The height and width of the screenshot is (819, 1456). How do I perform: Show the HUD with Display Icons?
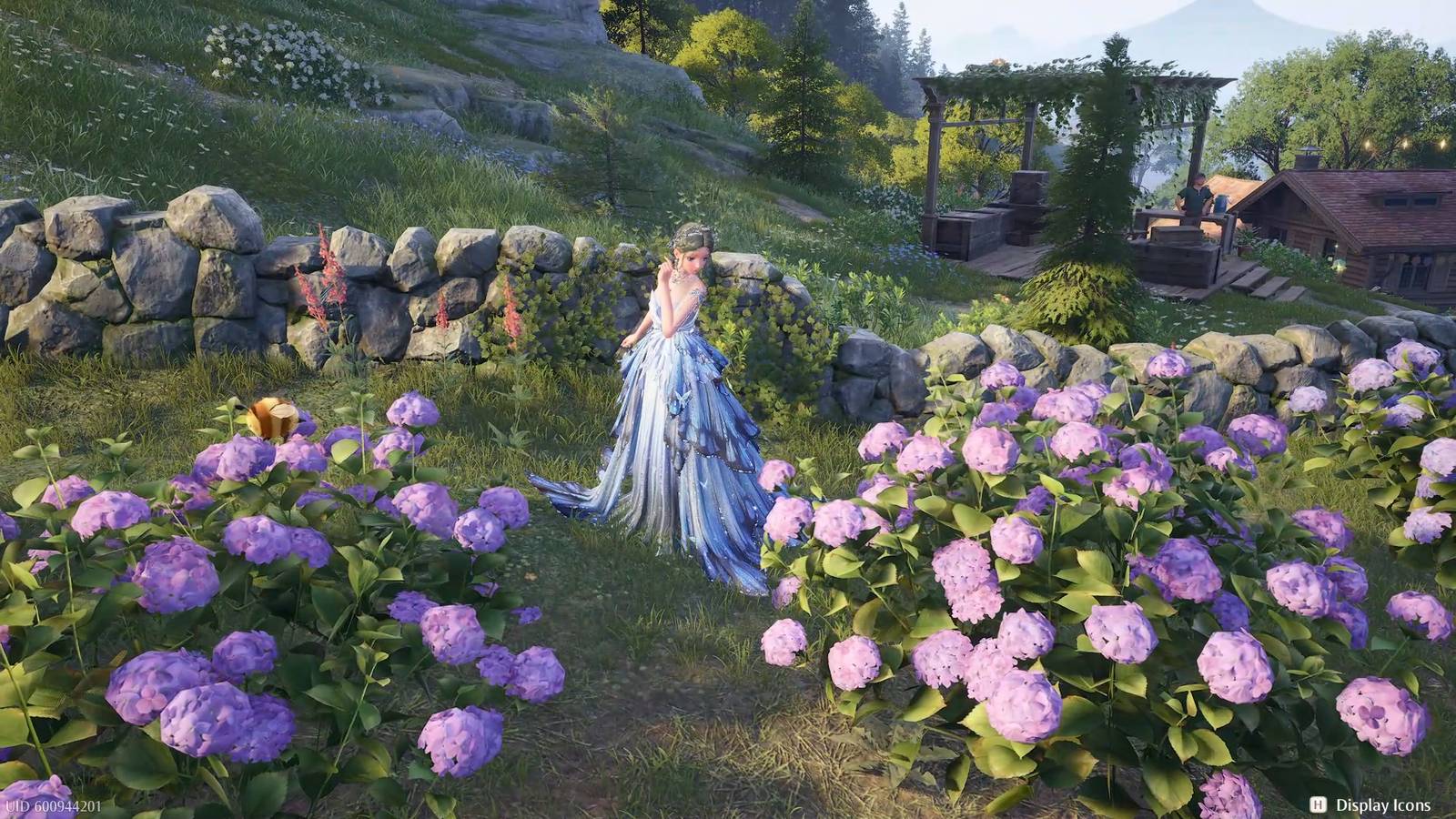point(1370,804)
